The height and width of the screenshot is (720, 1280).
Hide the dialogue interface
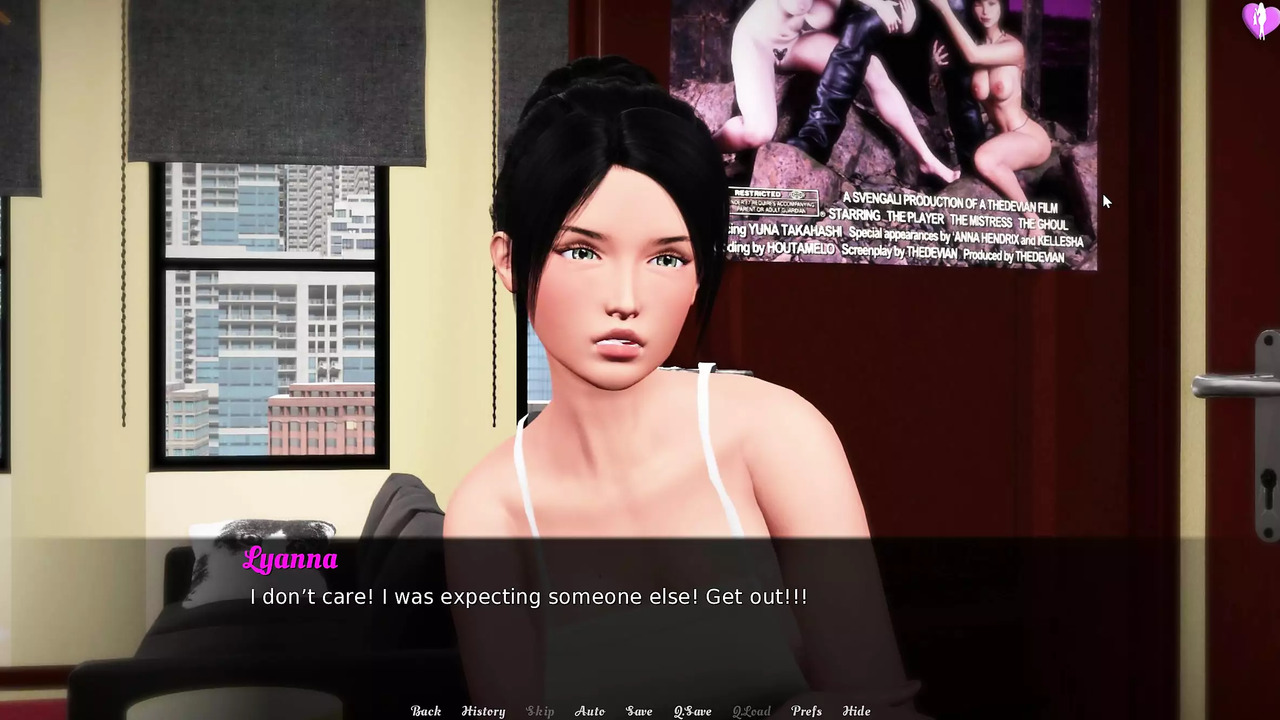click(x=857, y=711)
